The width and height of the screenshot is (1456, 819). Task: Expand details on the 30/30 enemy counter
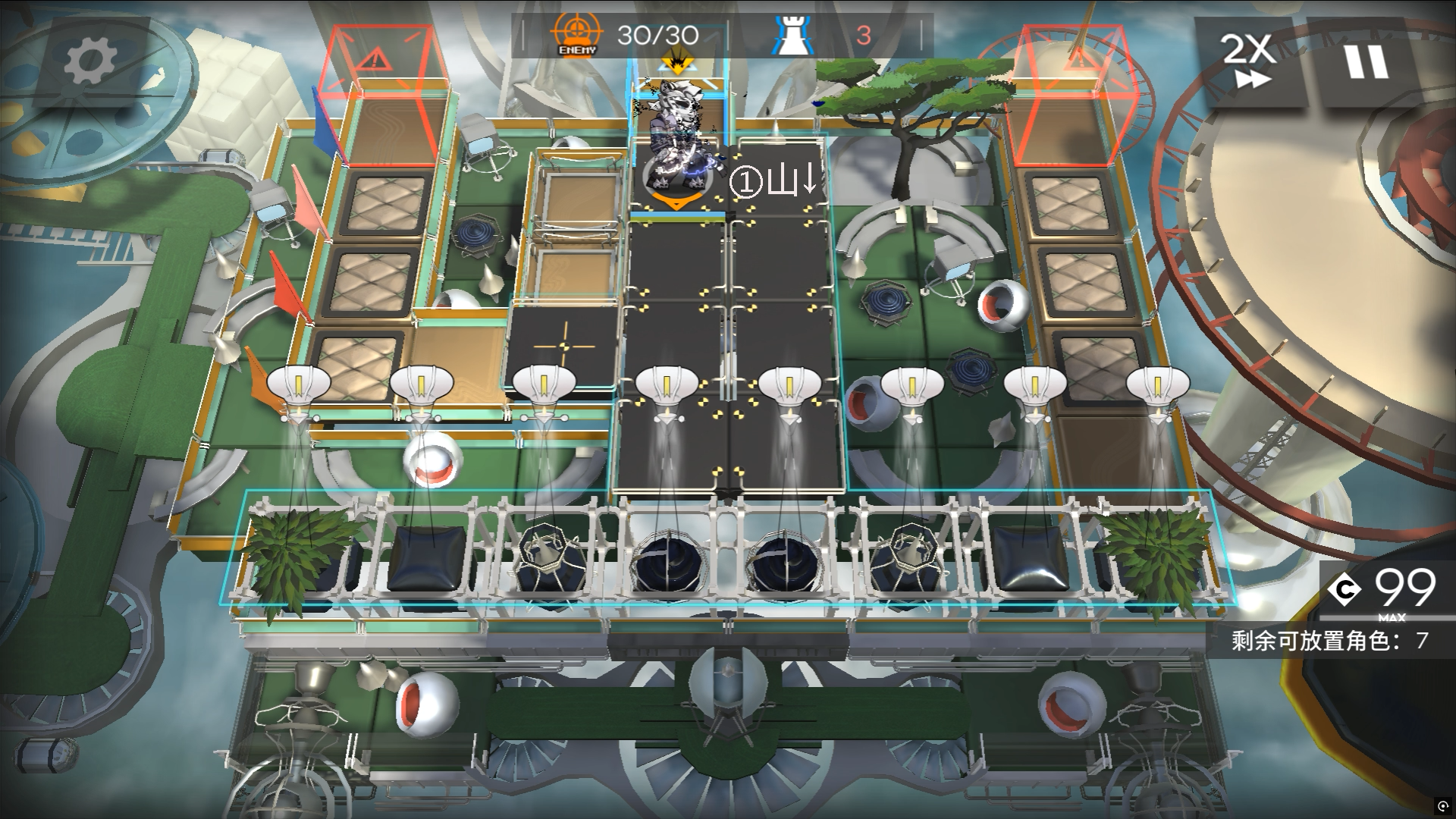tap(660, 33)
